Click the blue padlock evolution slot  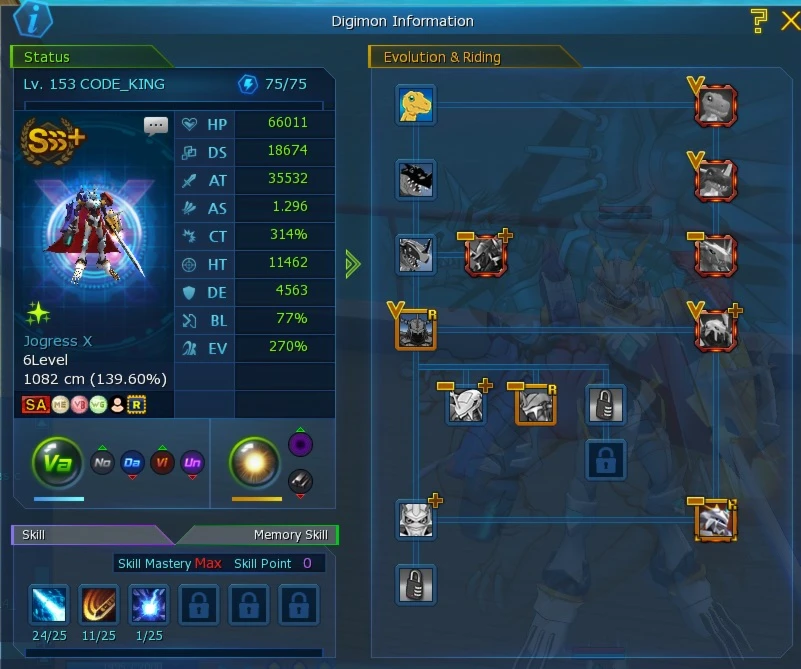pyautogui.click(x=606, y=460)
